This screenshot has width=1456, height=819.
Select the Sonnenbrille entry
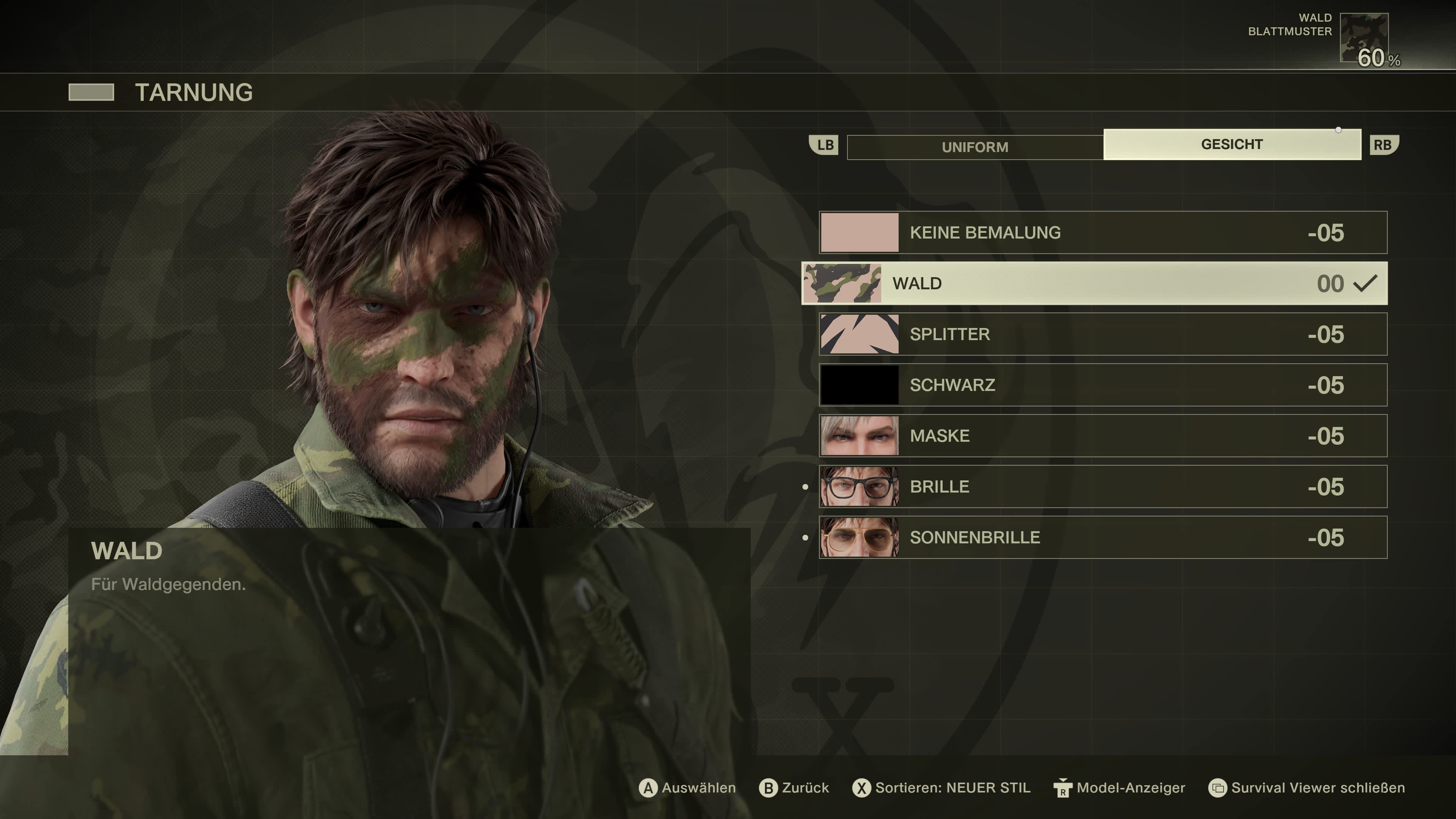pos(1103,538)
